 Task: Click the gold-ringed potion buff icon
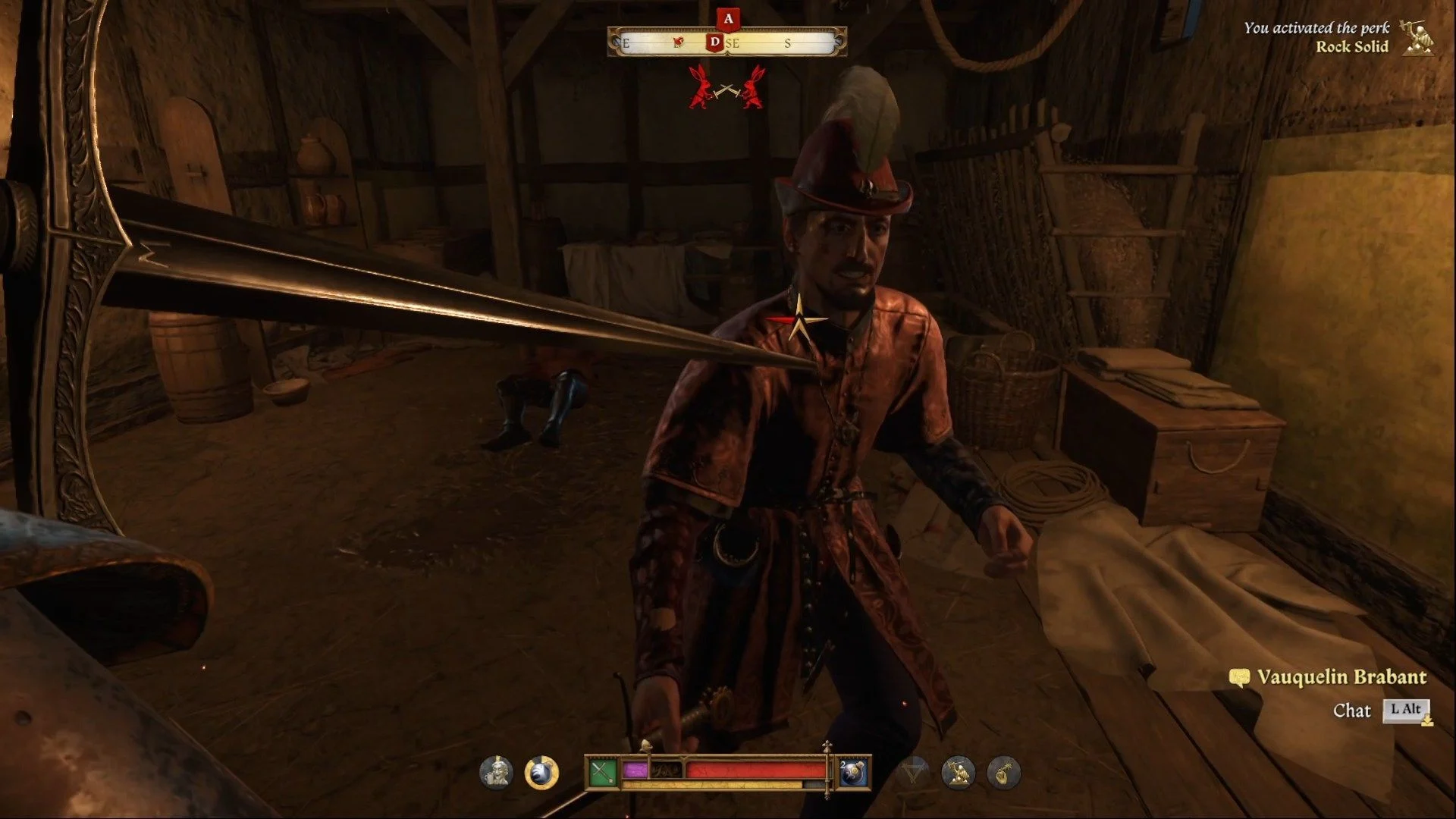tap(541, 773)
